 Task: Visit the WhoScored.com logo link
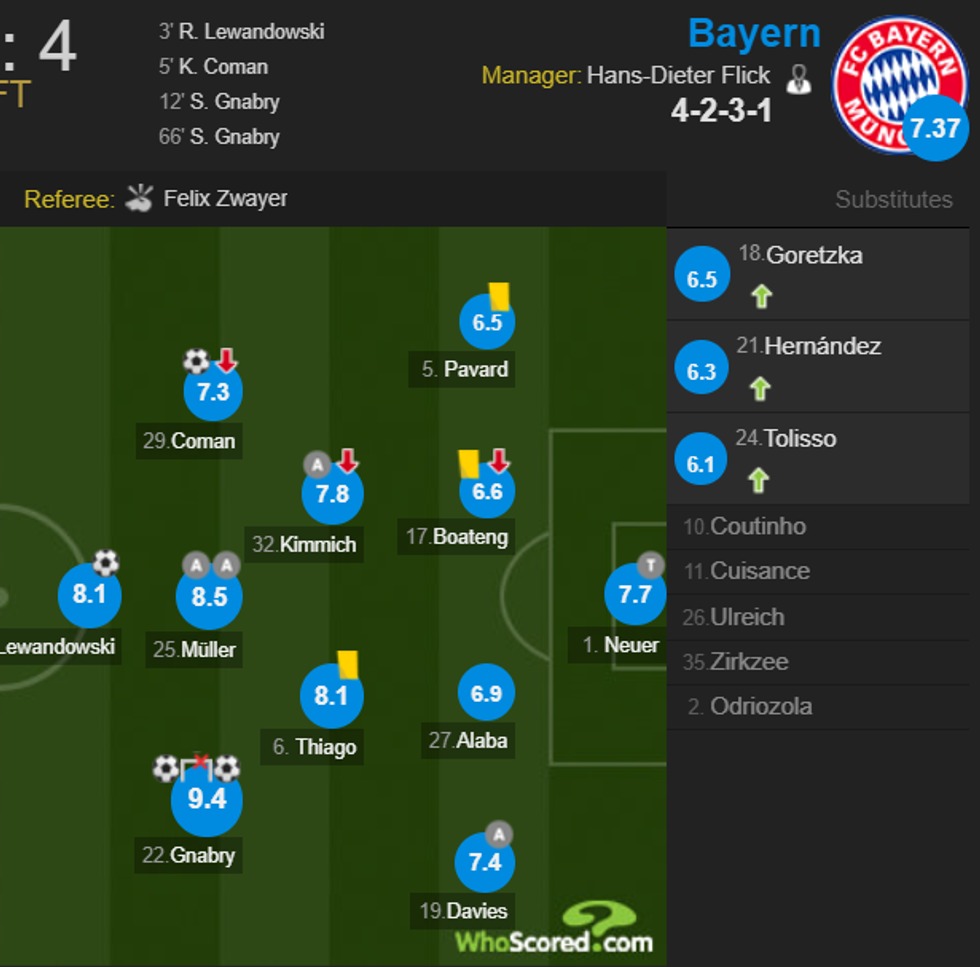pyautogui.click(x=554, y=930)
